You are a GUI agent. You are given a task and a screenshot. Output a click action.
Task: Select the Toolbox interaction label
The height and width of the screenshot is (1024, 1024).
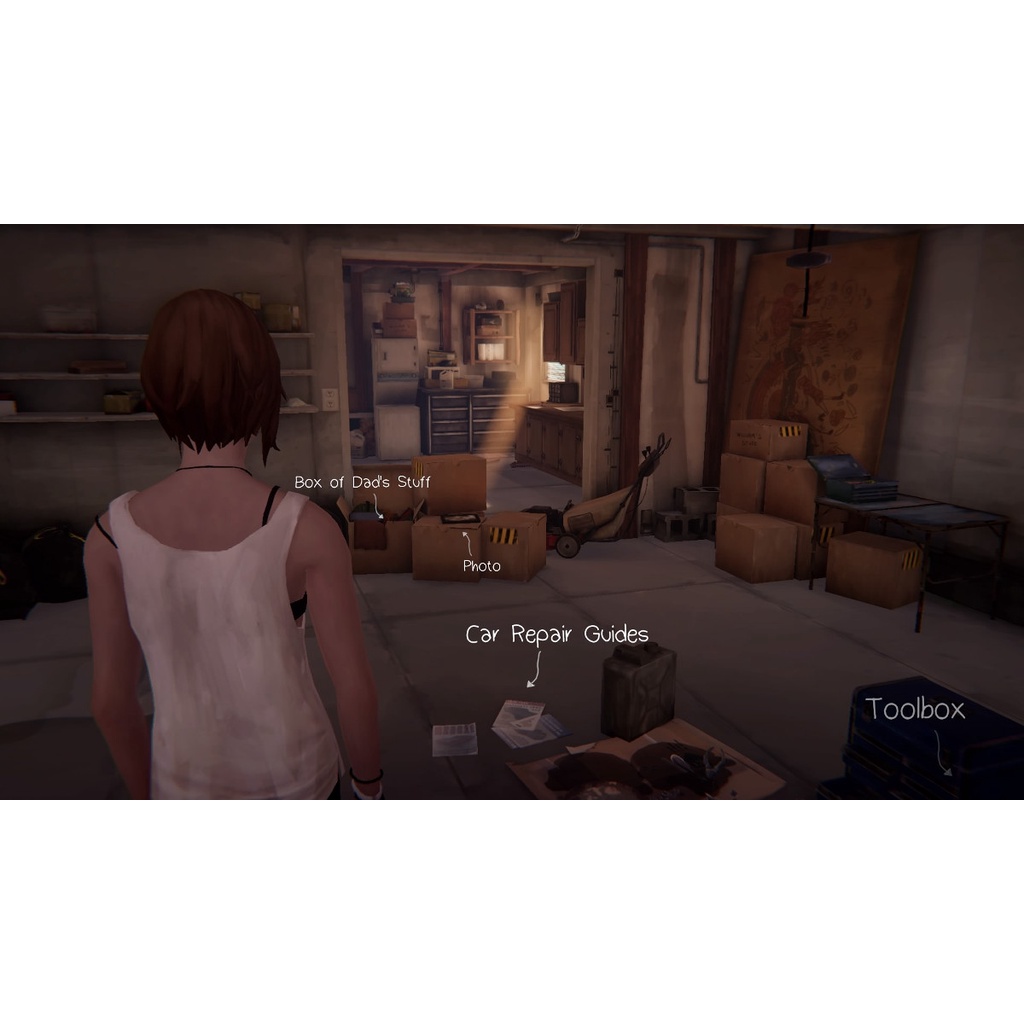pyautogui.click(x=915, y=710)
